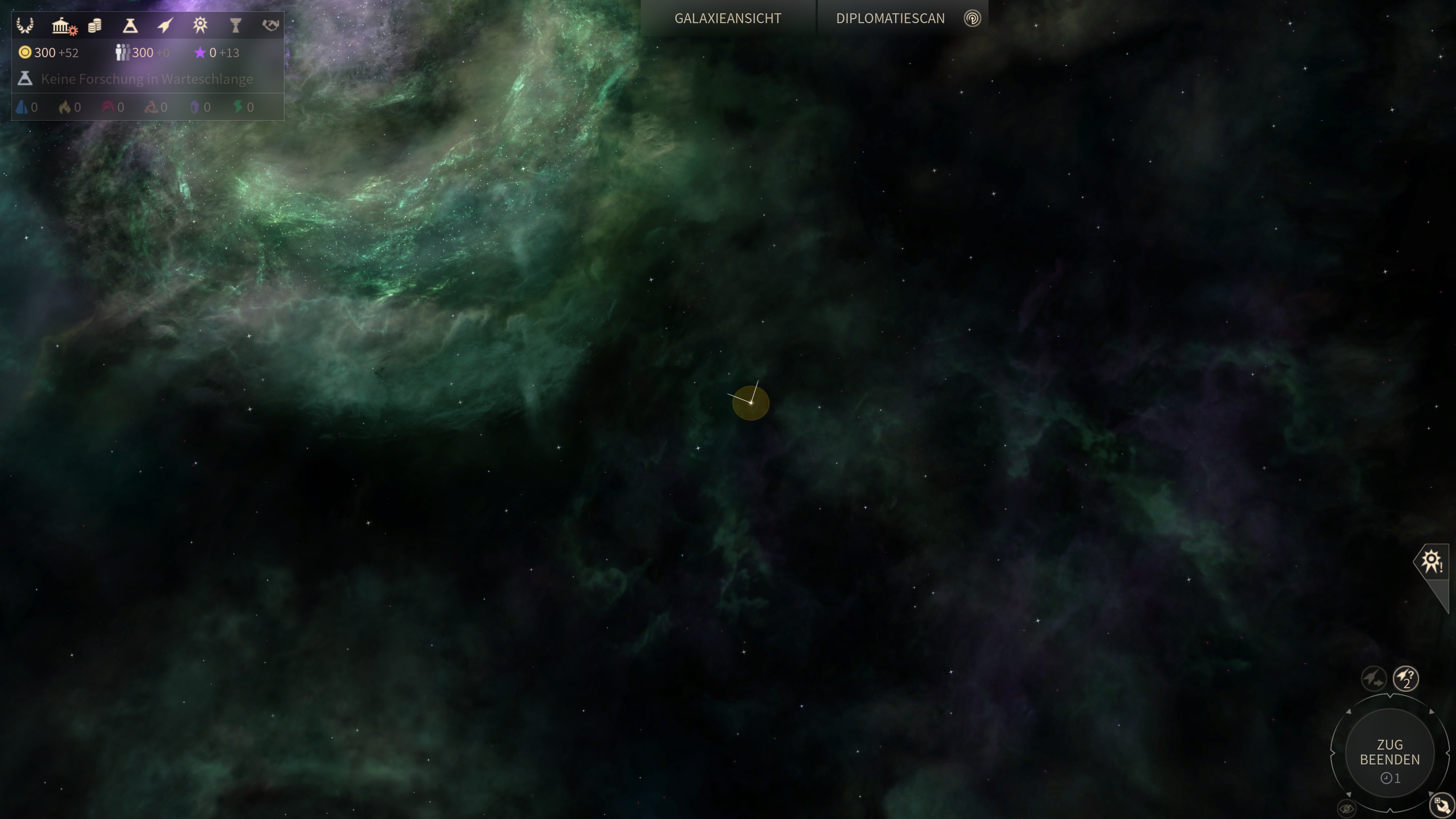Open the economy coin stacks screen

(95, 25)
